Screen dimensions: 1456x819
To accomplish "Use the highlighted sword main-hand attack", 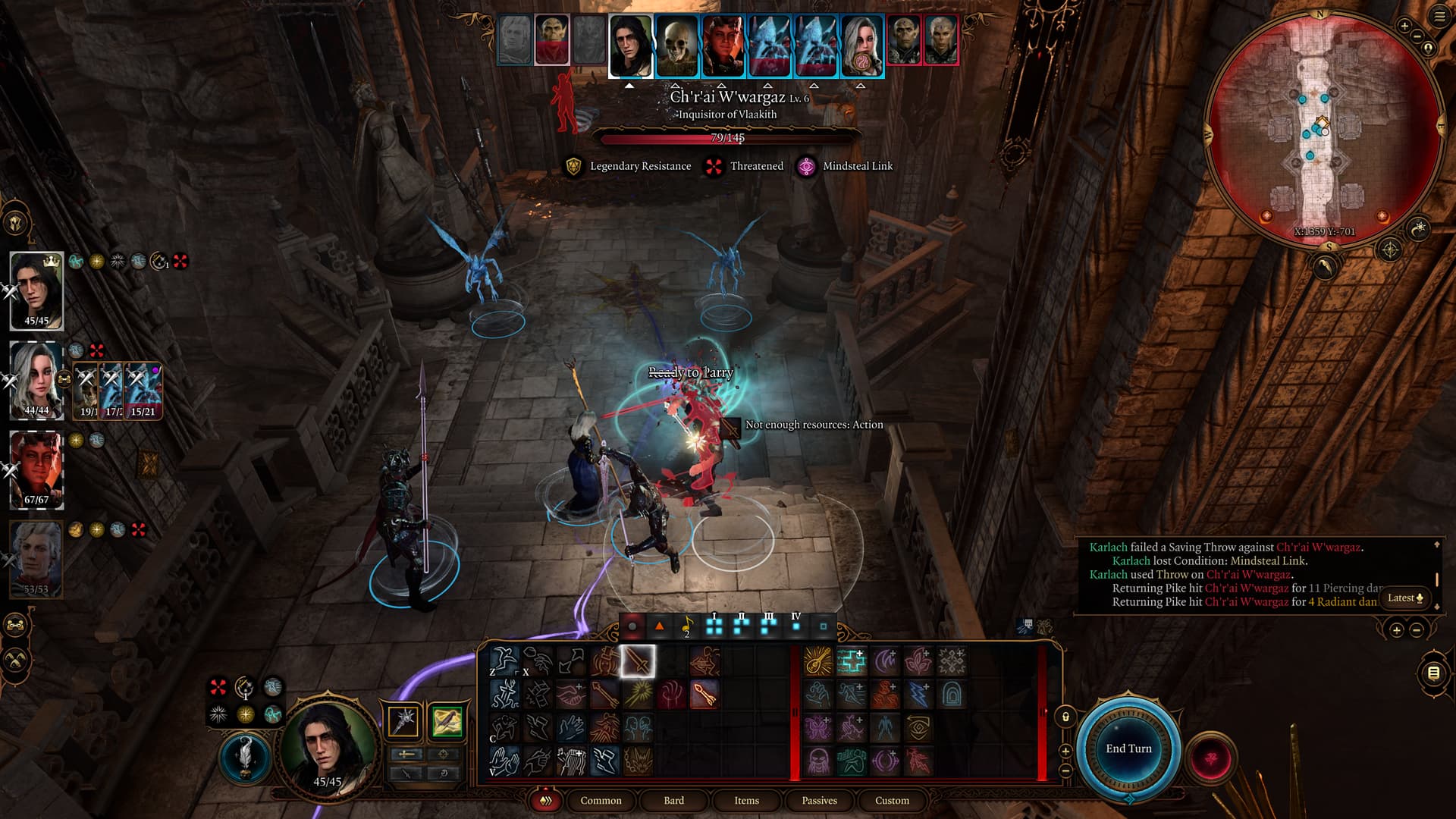I will tap(638, 661).
